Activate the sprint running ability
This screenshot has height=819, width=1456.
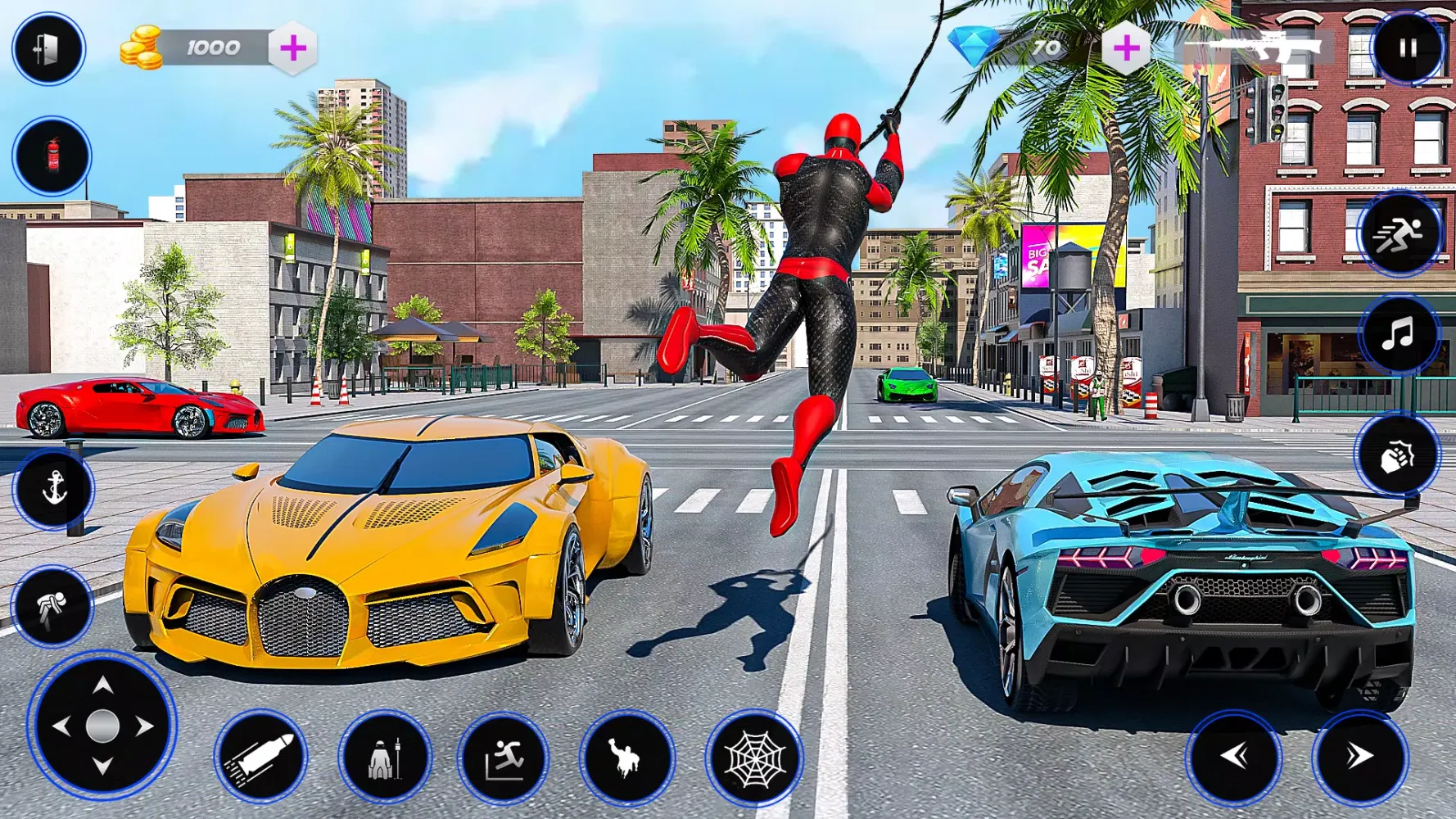pos(1399,235)
